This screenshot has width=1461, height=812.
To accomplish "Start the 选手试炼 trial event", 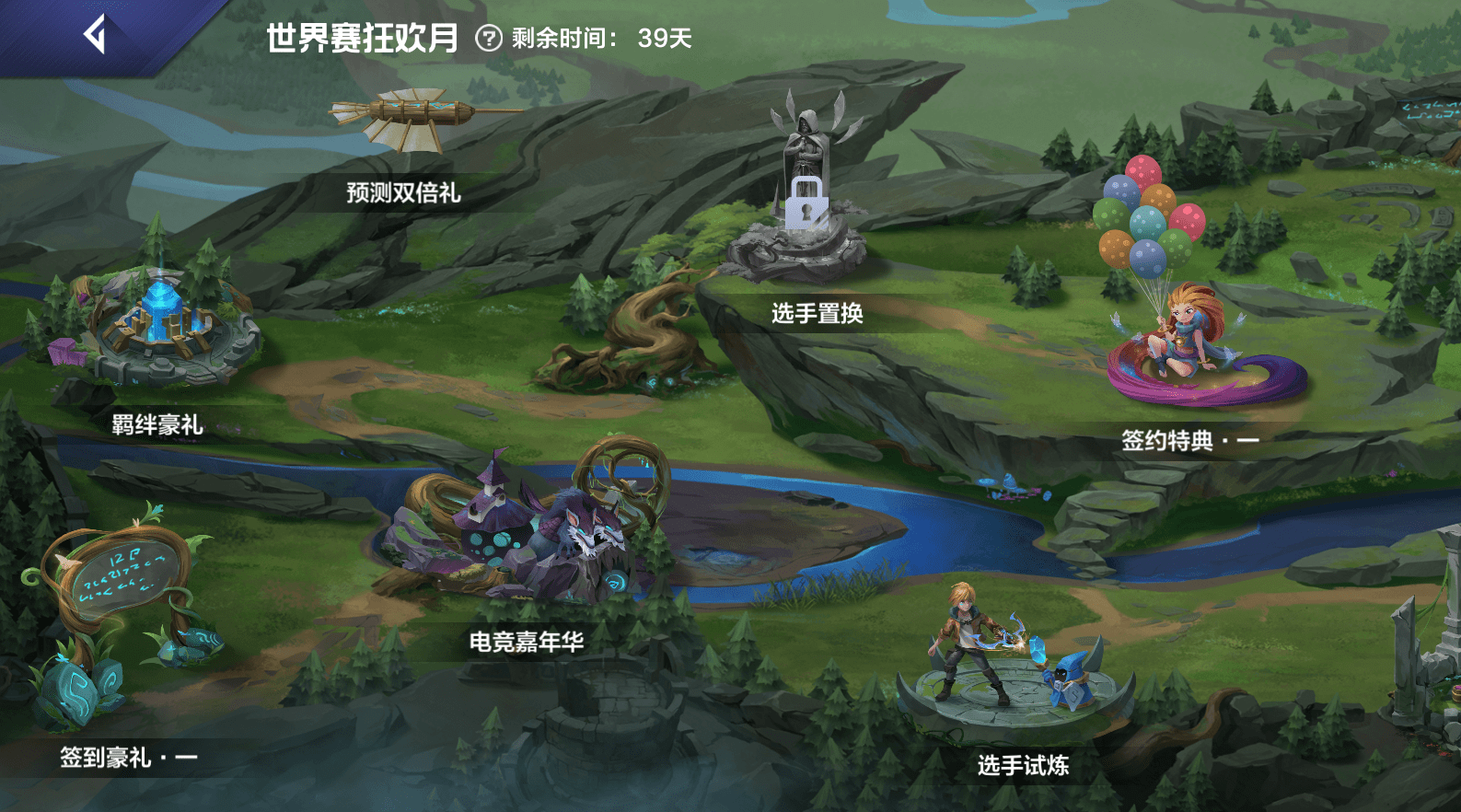I will click(x=1013, y=663).
